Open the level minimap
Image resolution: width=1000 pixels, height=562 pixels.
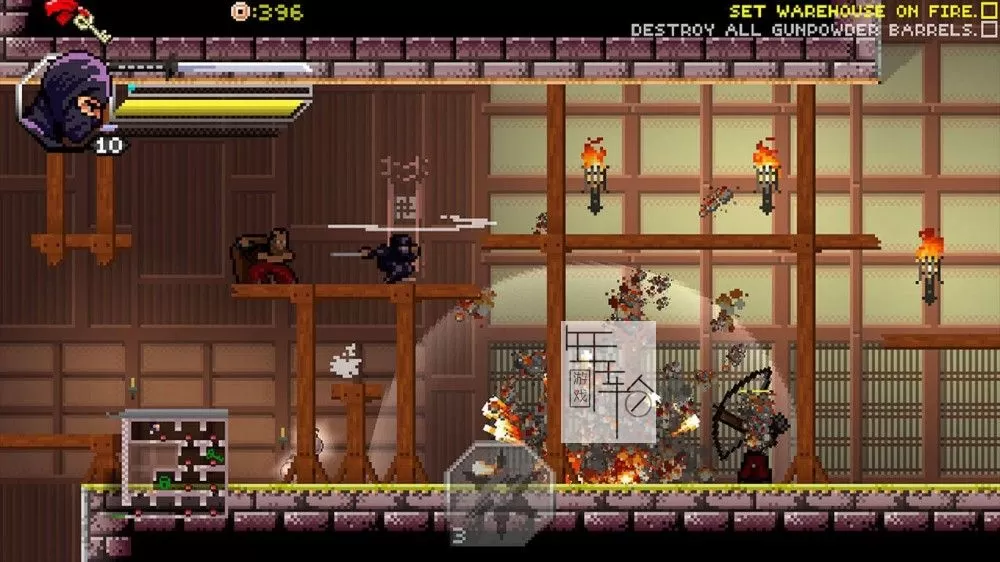pyautogui.click(x=175, y=461)
